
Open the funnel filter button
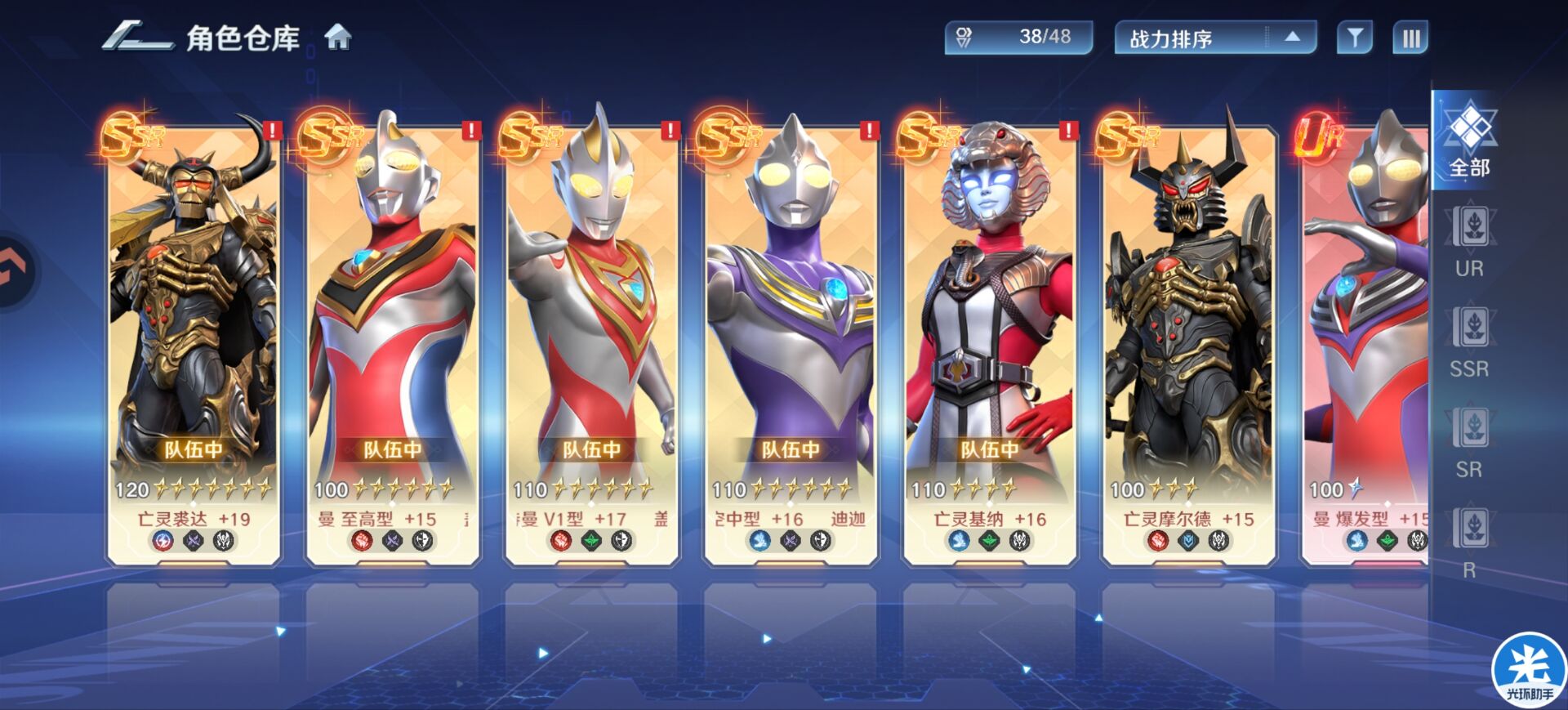tap(1354, 38)
